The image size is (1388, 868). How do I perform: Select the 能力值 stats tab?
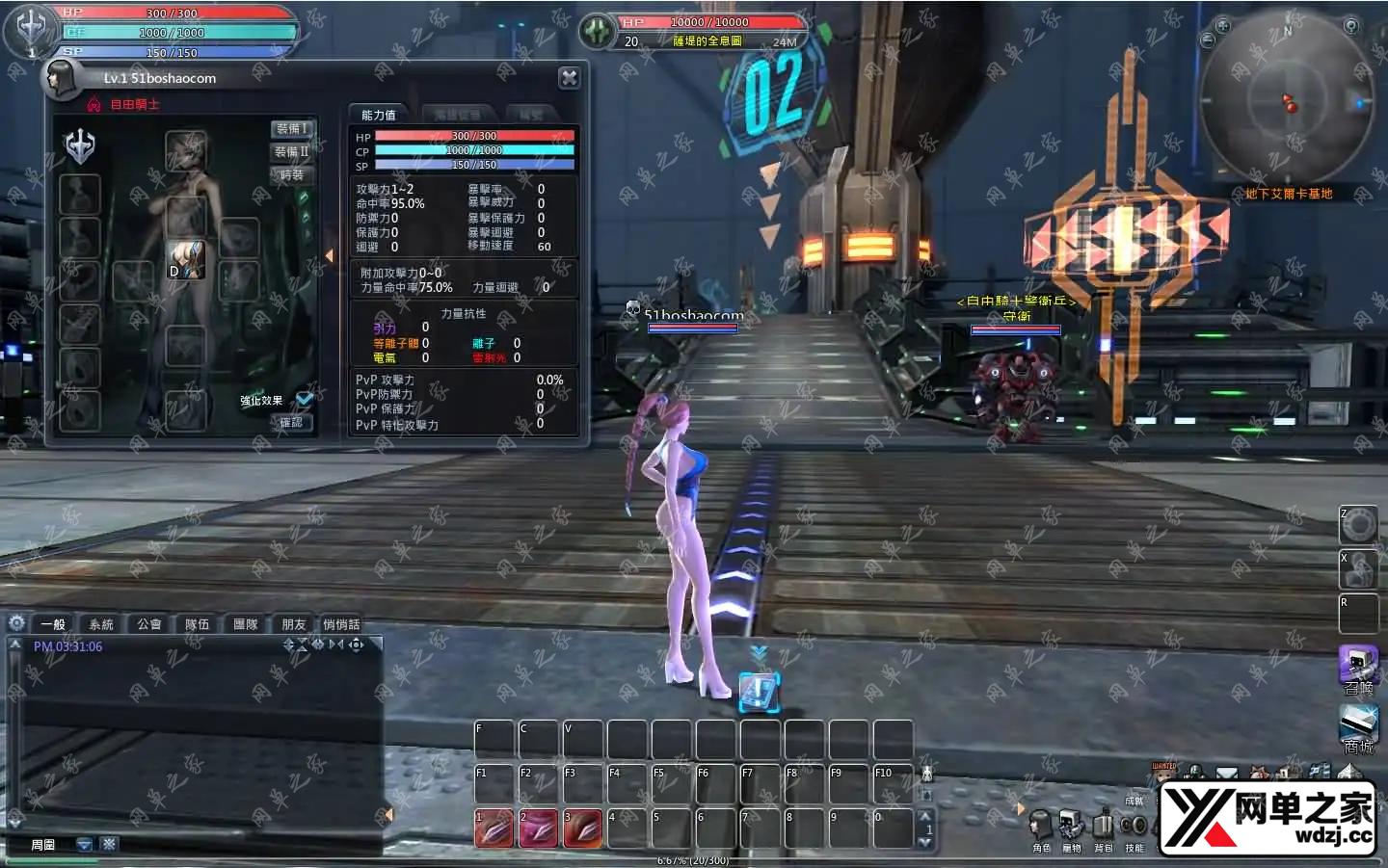pos(379,115)
